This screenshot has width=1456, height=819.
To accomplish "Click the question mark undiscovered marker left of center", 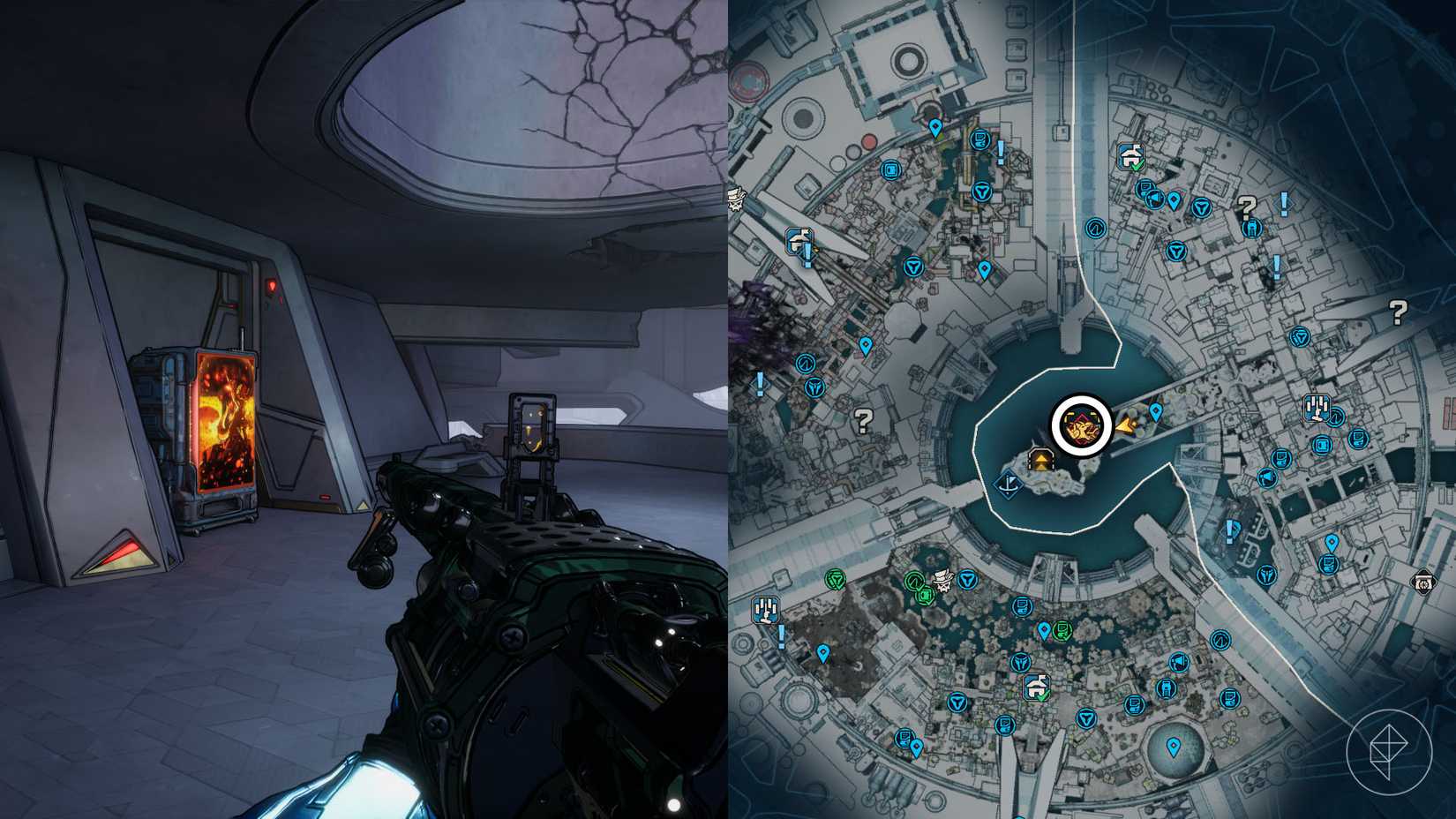I will point(862,422).
